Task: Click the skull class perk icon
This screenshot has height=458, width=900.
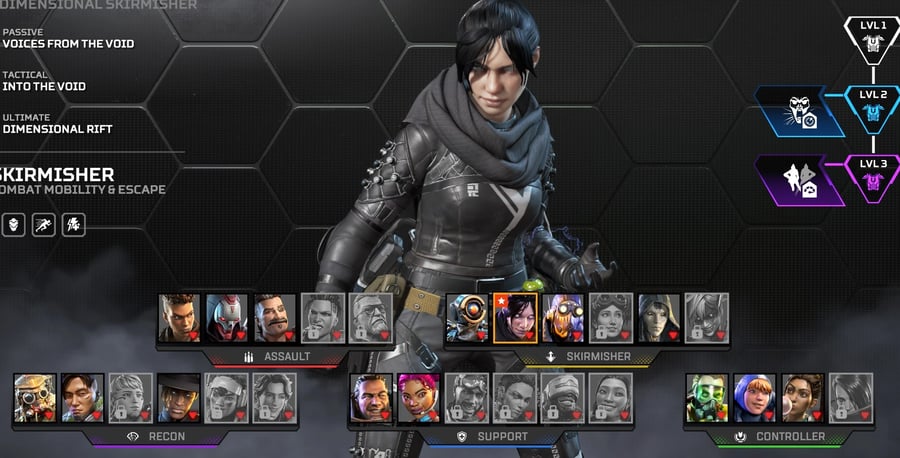Action: [14, 224]
